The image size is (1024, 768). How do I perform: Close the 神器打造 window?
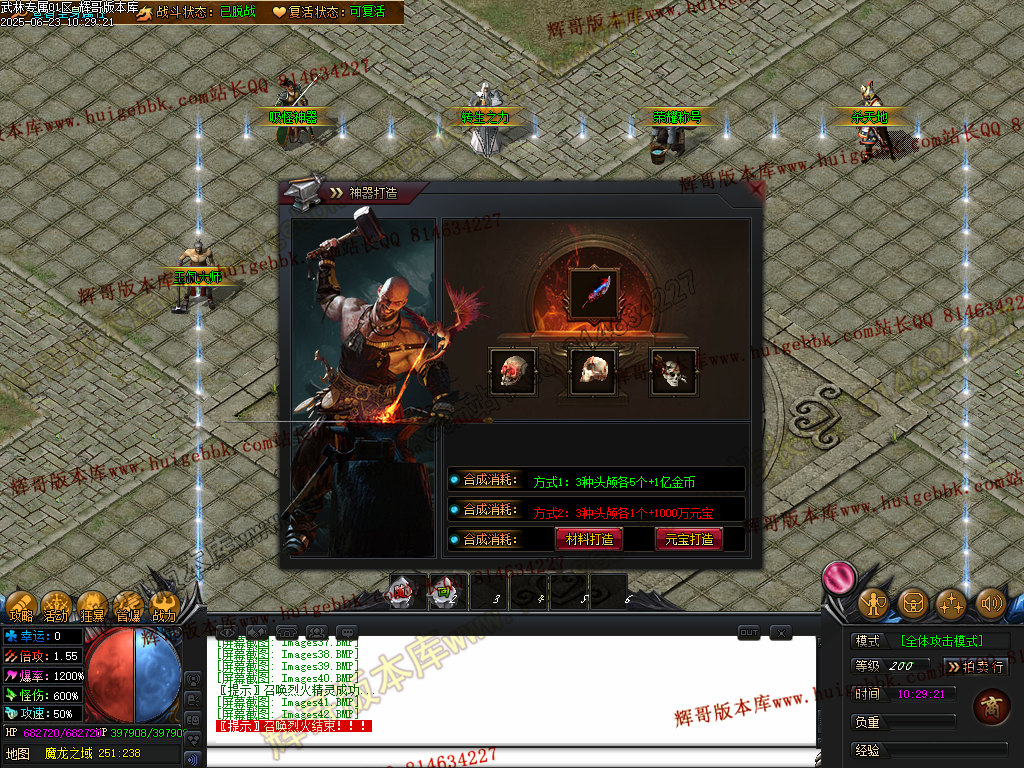click(756, 189)
